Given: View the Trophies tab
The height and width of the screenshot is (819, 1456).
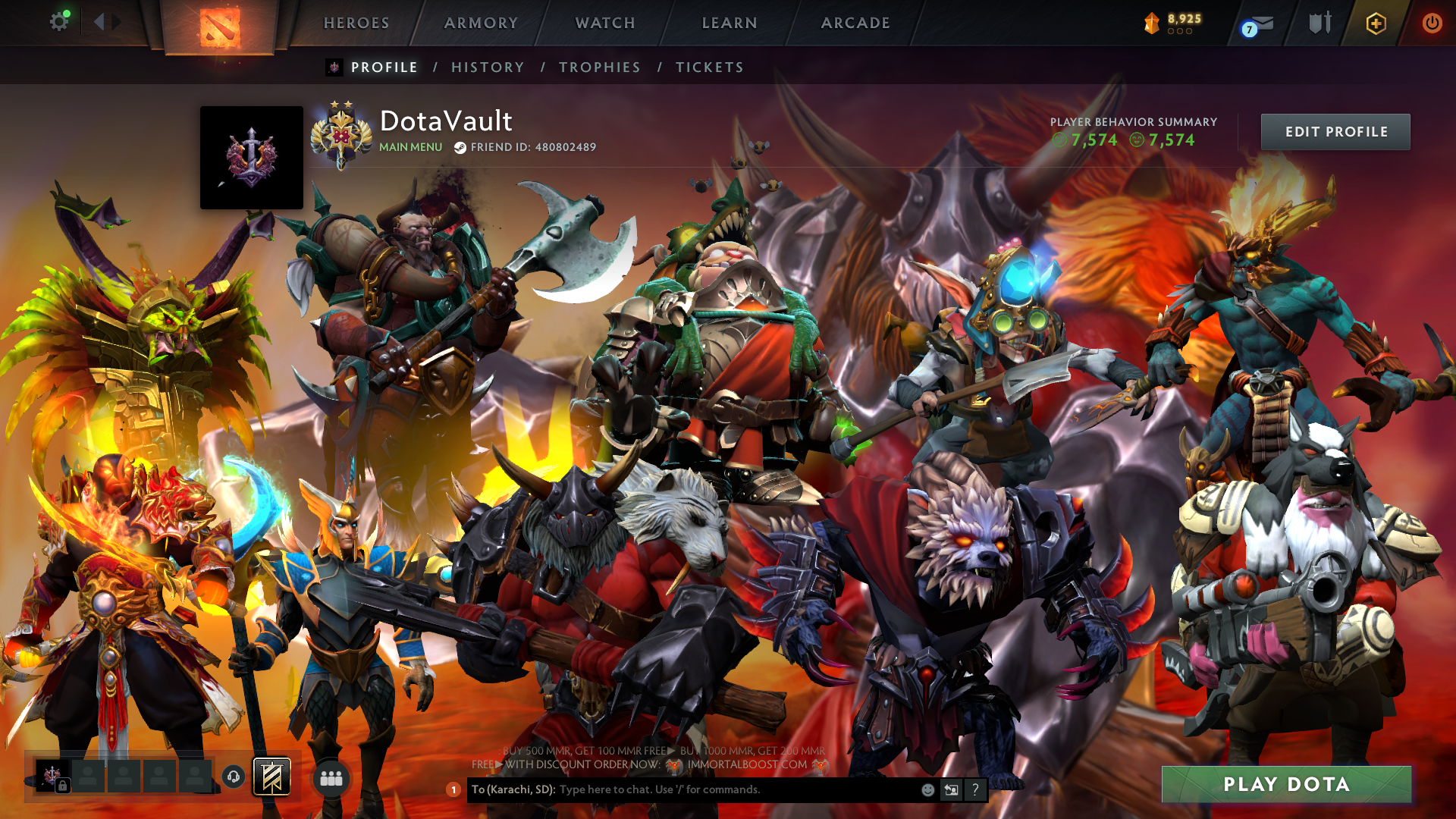Looking at the screenshot, I should click(600, 67).
